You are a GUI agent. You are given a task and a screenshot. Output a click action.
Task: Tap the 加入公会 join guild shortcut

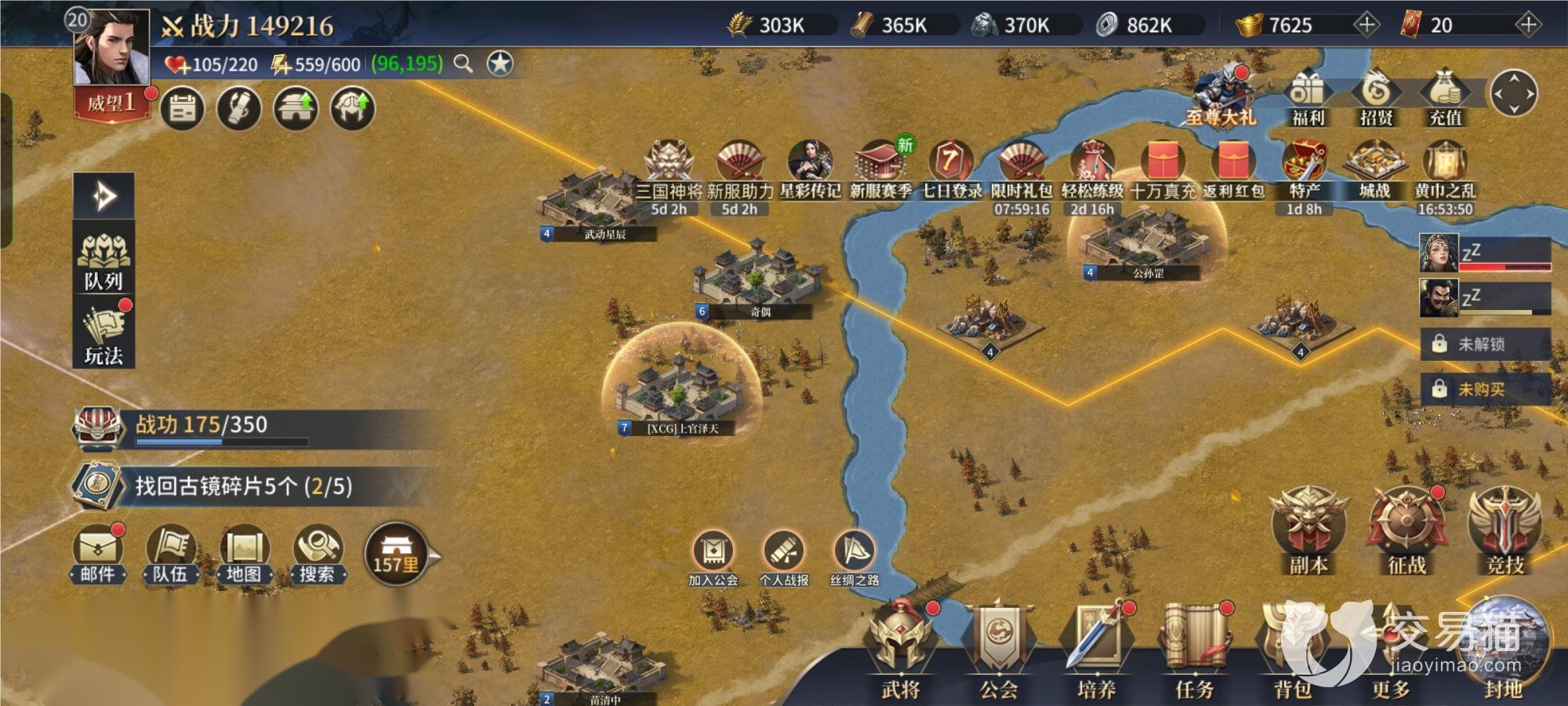coord(713,559)
